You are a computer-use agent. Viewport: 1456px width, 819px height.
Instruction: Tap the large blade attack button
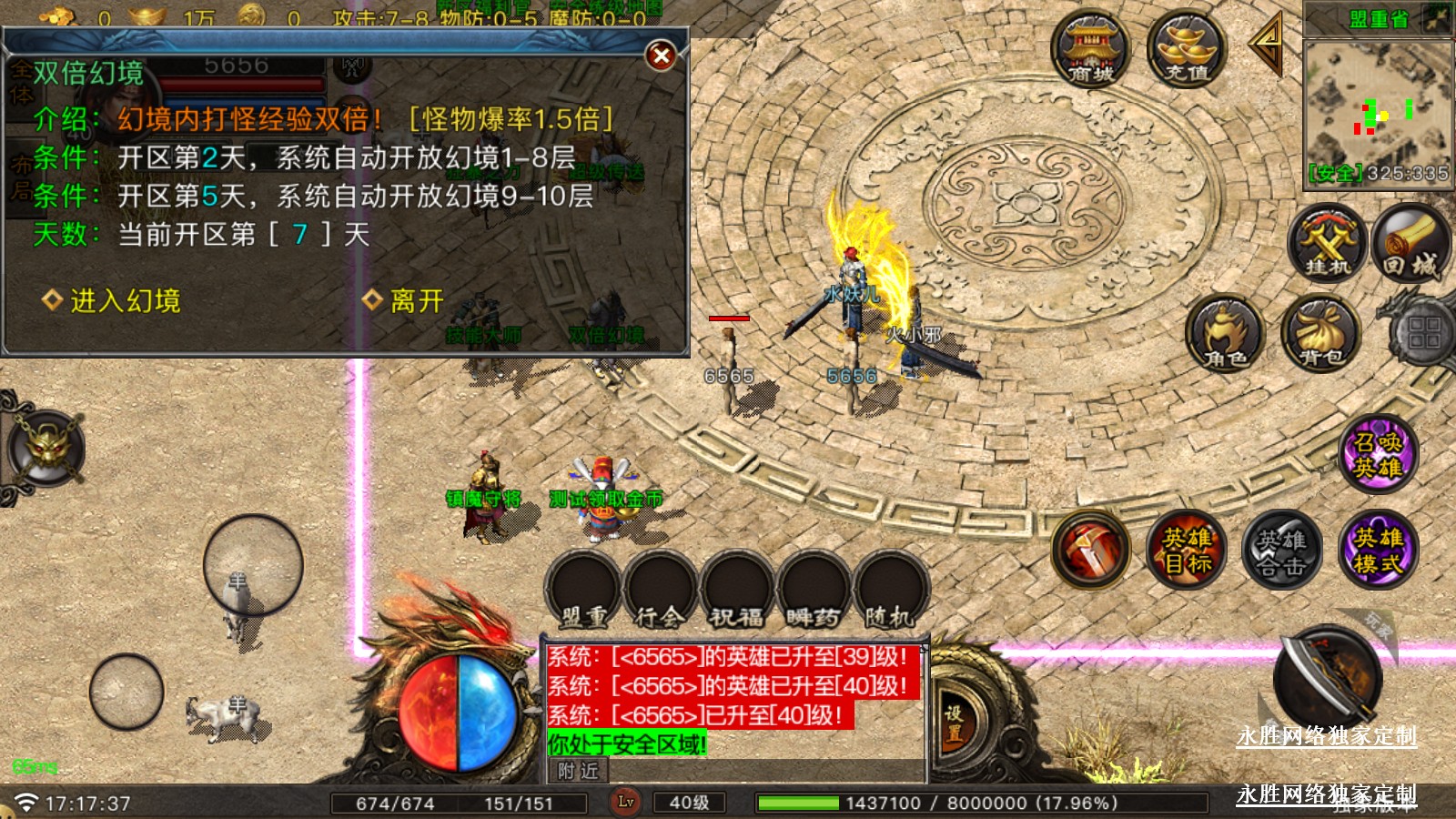(1329, 678)
